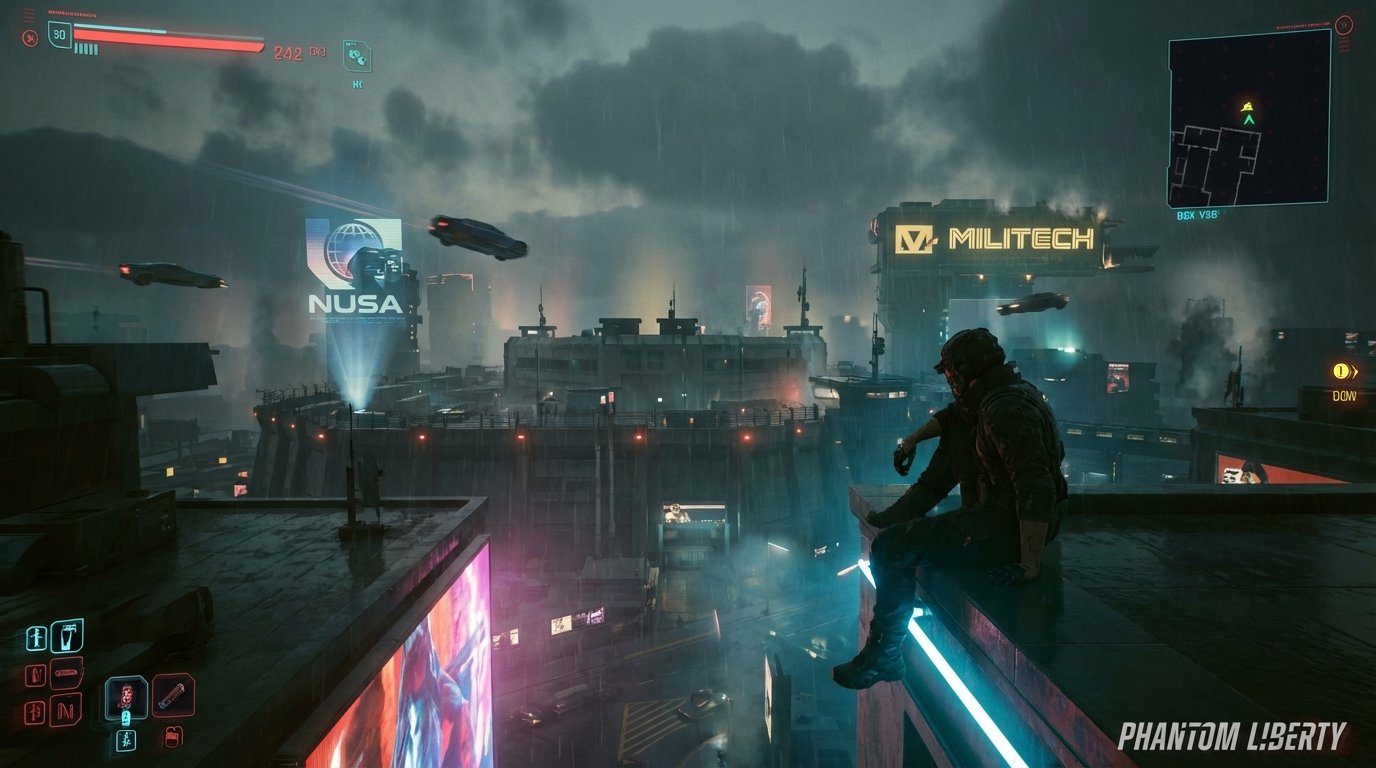The height and width of the screenshot is (768, 1376).
Task: Click the shard notification icon below the ammo counter
Action: pos(356,58)
